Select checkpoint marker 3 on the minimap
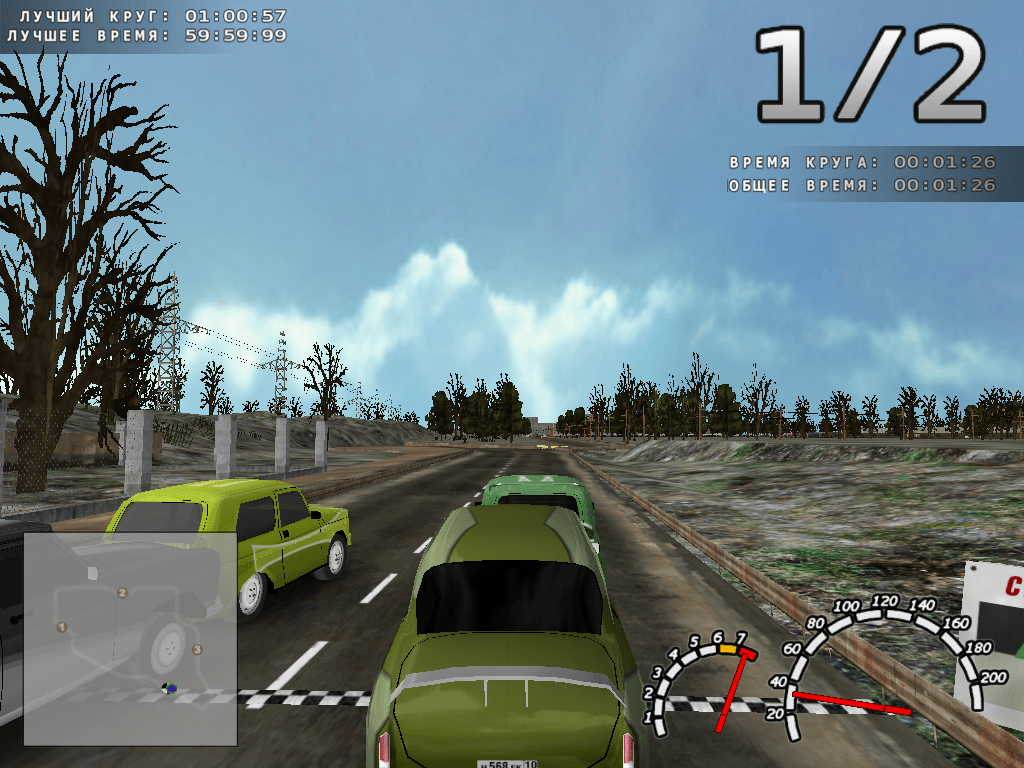This screenshot has width=1024, height=768. [x=196, y=649]
